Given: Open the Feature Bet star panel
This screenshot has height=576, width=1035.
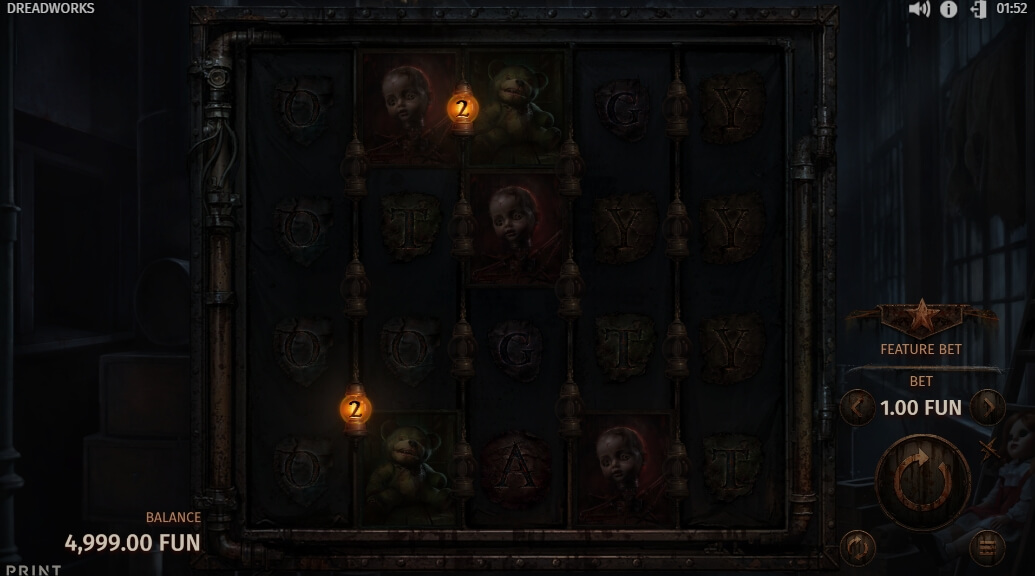Looking at the screenshot, I should (921, 320).
